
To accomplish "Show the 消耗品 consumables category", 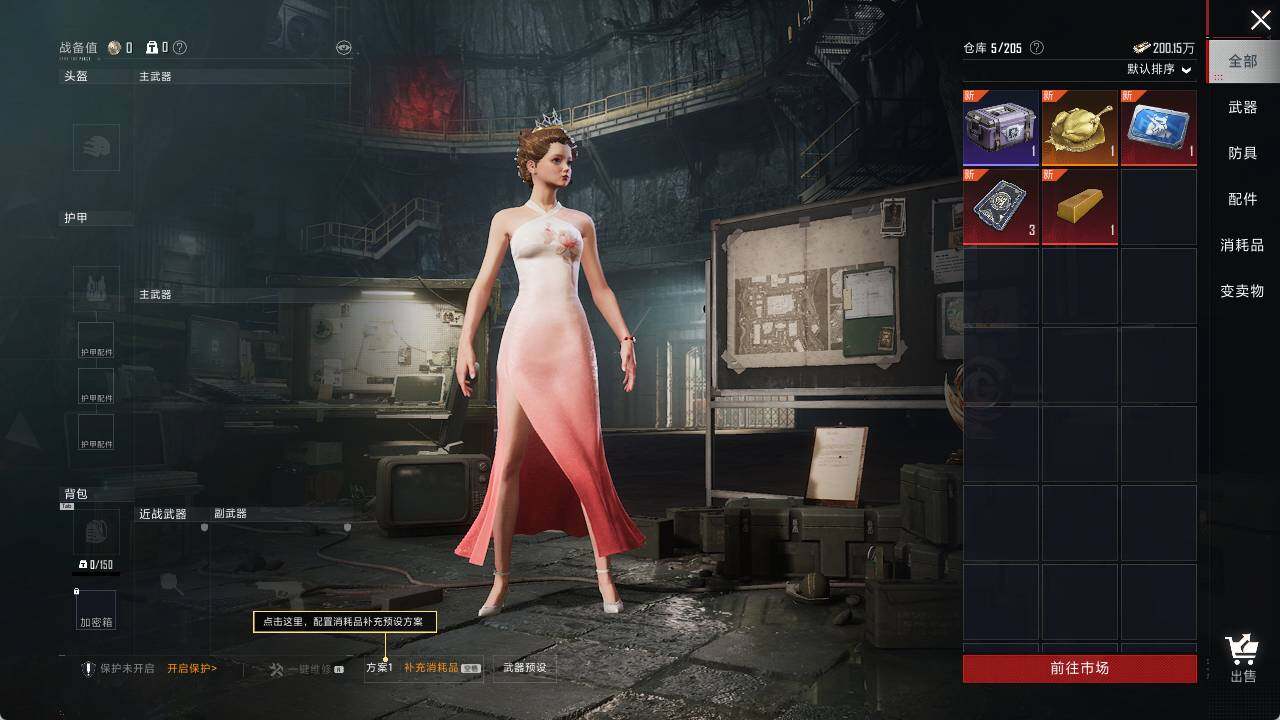I will click(x=1242, y=245).
